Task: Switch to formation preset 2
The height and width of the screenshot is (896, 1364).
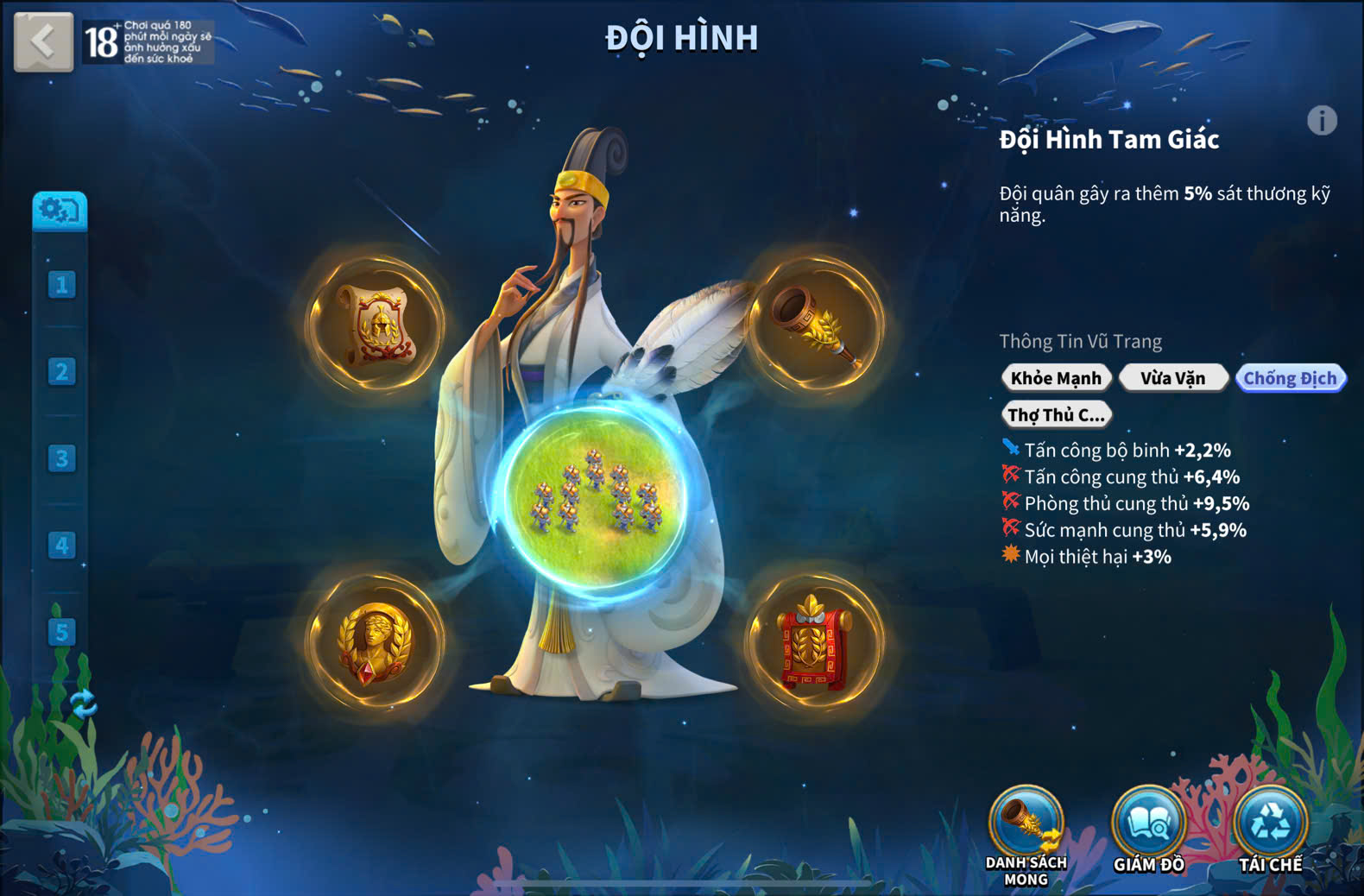Action: point(61,371)
